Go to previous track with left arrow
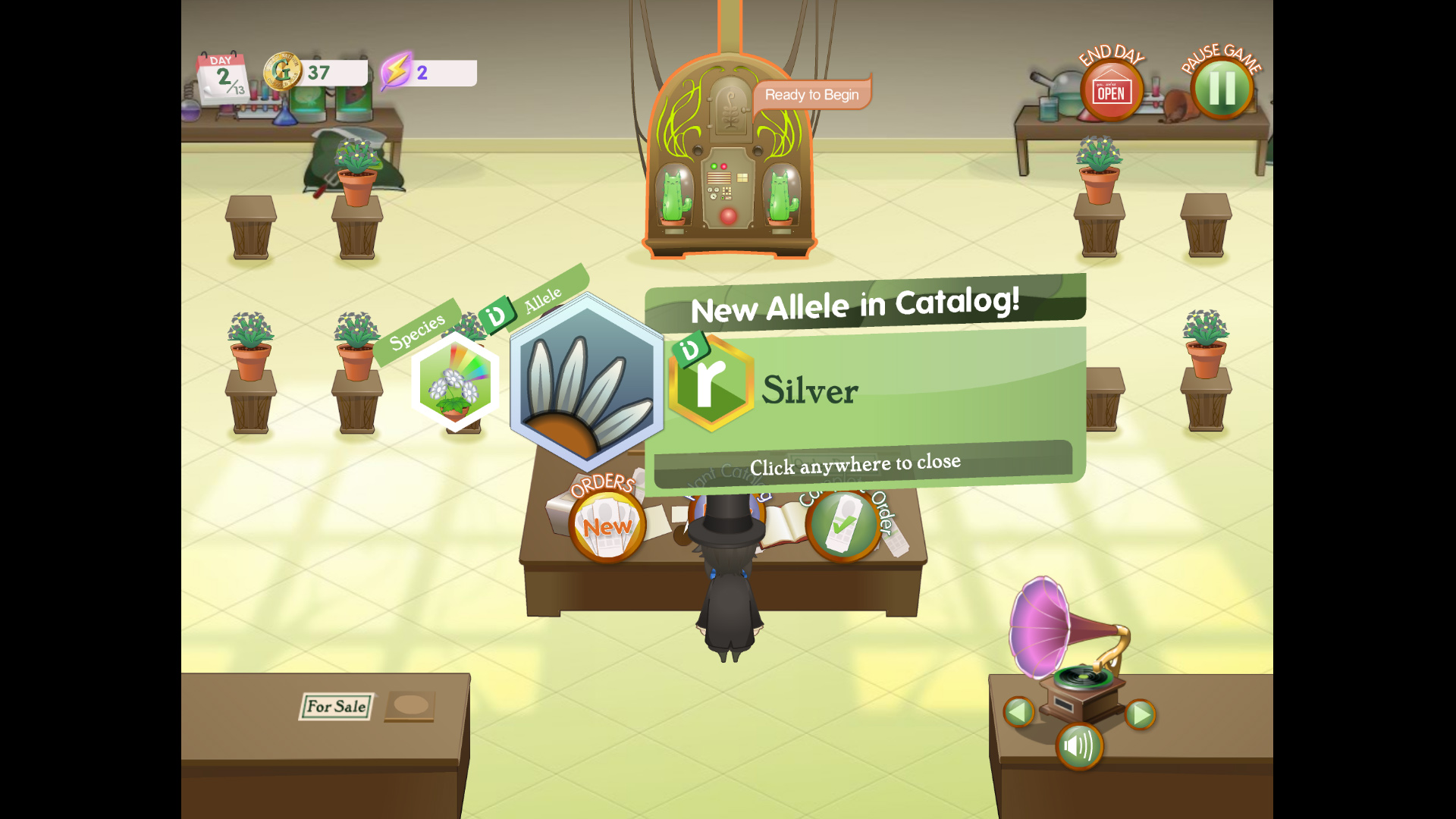 point(1019,713)
